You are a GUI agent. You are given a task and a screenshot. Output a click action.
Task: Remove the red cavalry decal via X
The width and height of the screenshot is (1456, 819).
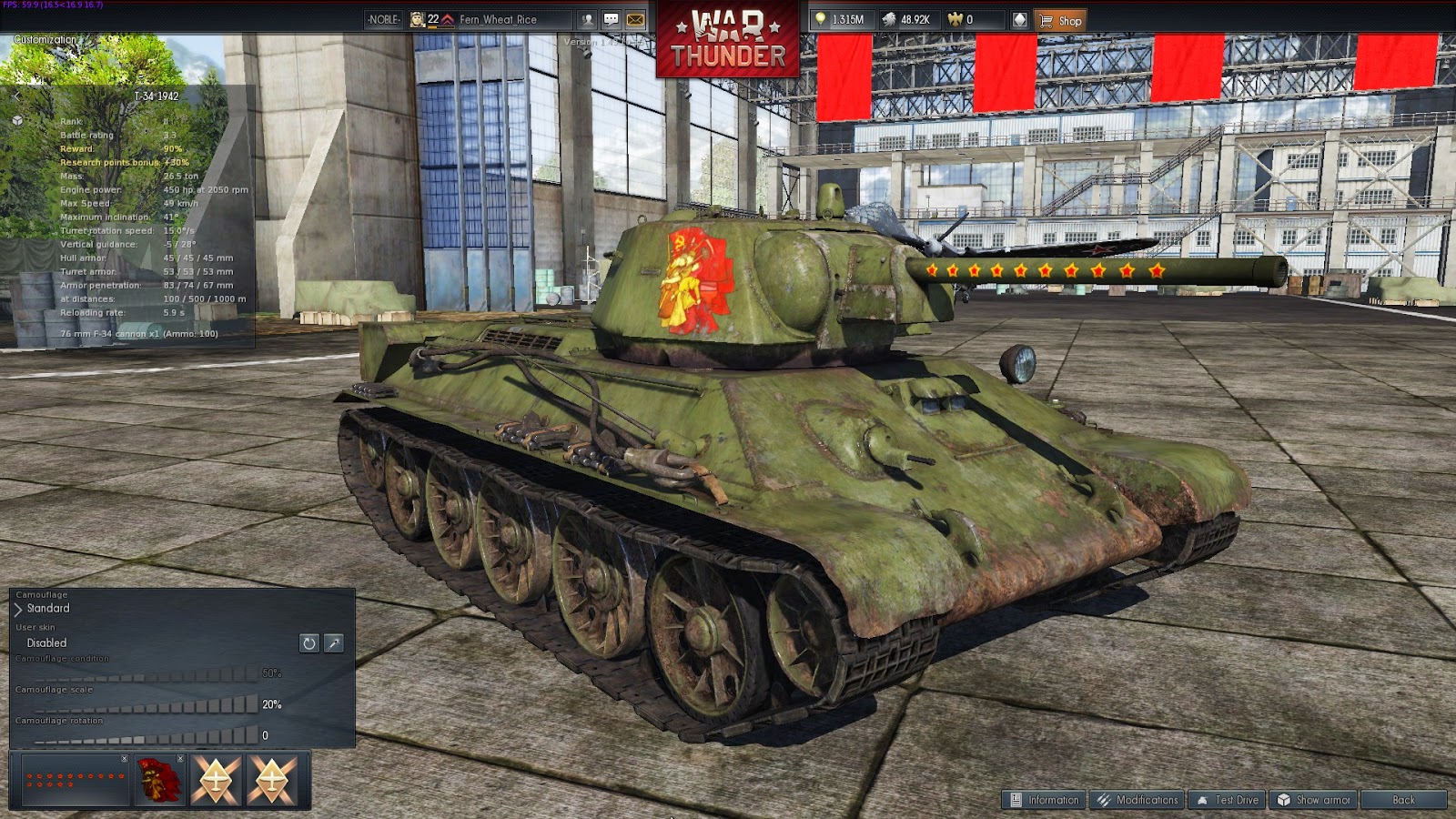(180, 758)
